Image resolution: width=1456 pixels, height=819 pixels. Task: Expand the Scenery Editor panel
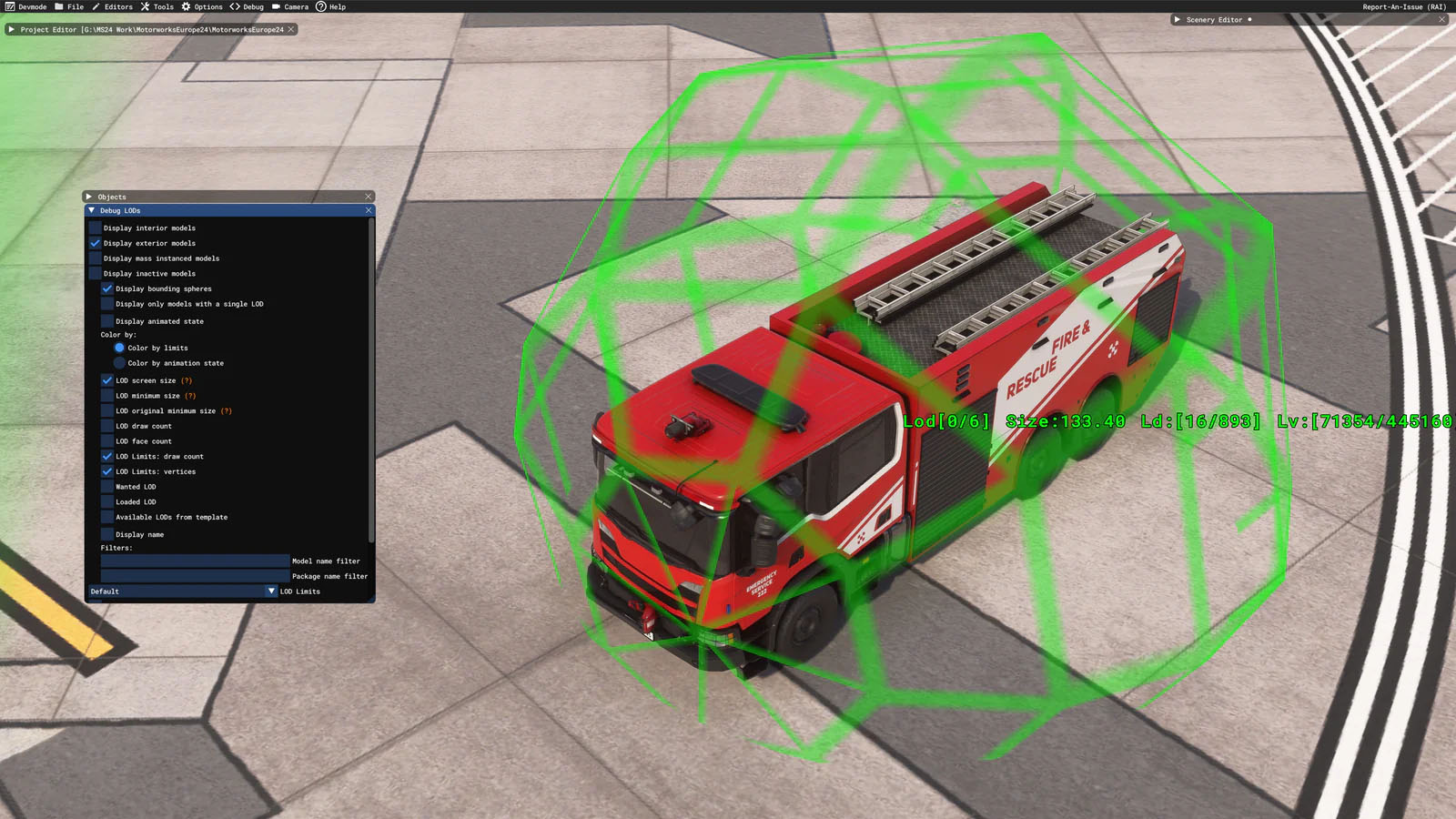[x=1177, y=19]
